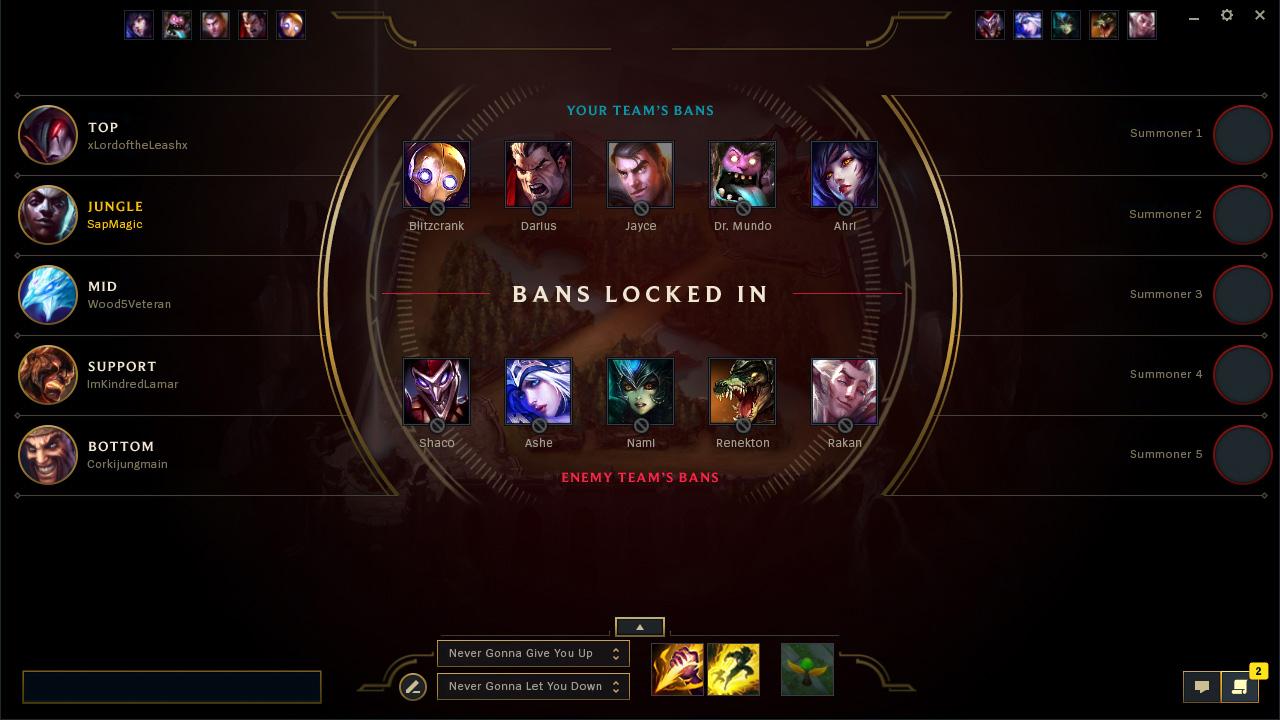Click the edit runes pencil icon
This screenshot has height=720, width=1280.
coord(413,687)
